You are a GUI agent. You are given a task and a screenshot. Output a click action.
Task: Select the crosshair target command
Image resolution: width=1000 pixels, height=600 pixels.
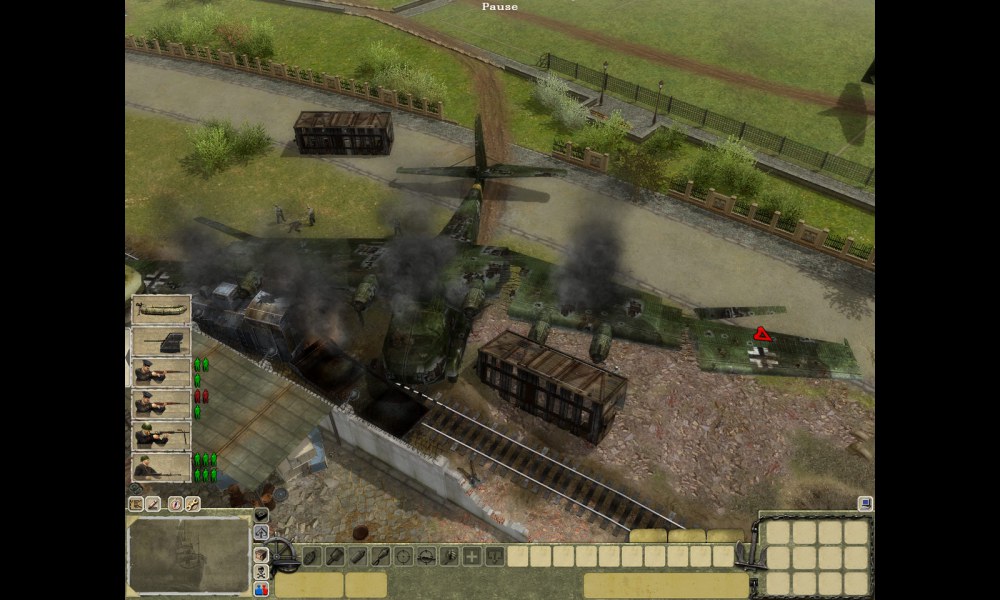pos(404,556)
